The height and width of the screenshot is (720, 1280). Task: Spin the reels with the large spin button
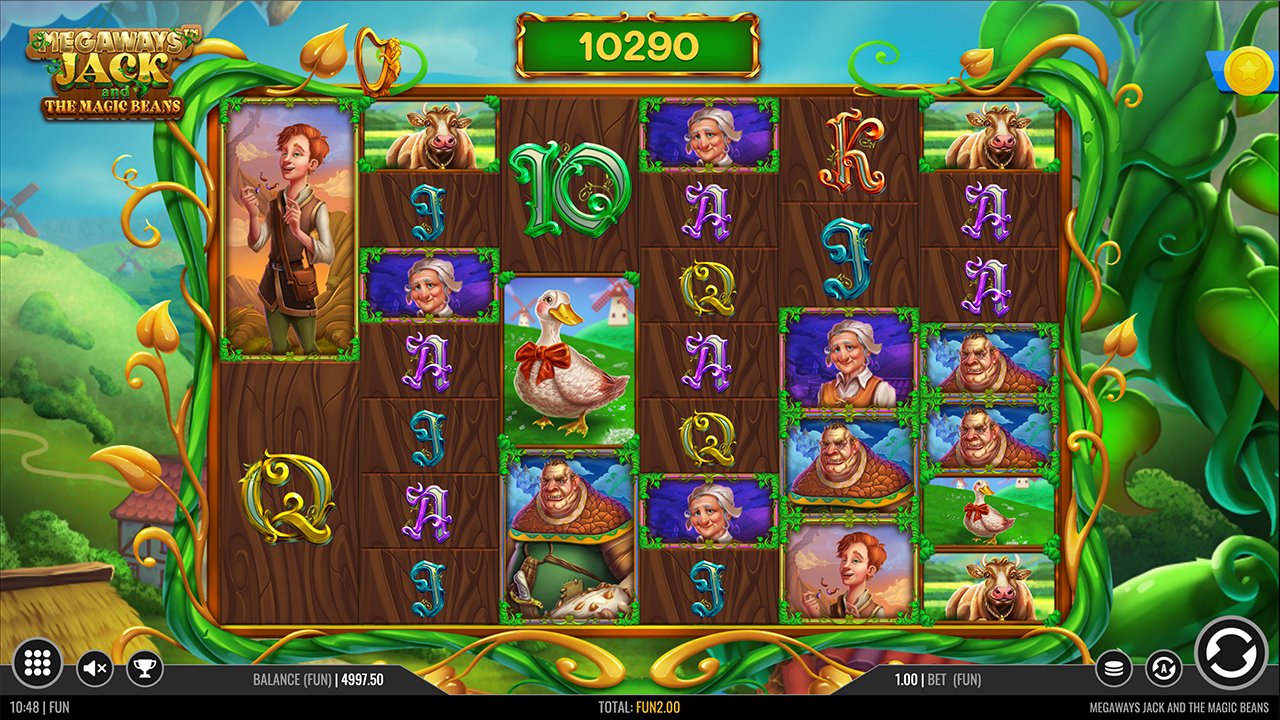(x=1231, y=654)
